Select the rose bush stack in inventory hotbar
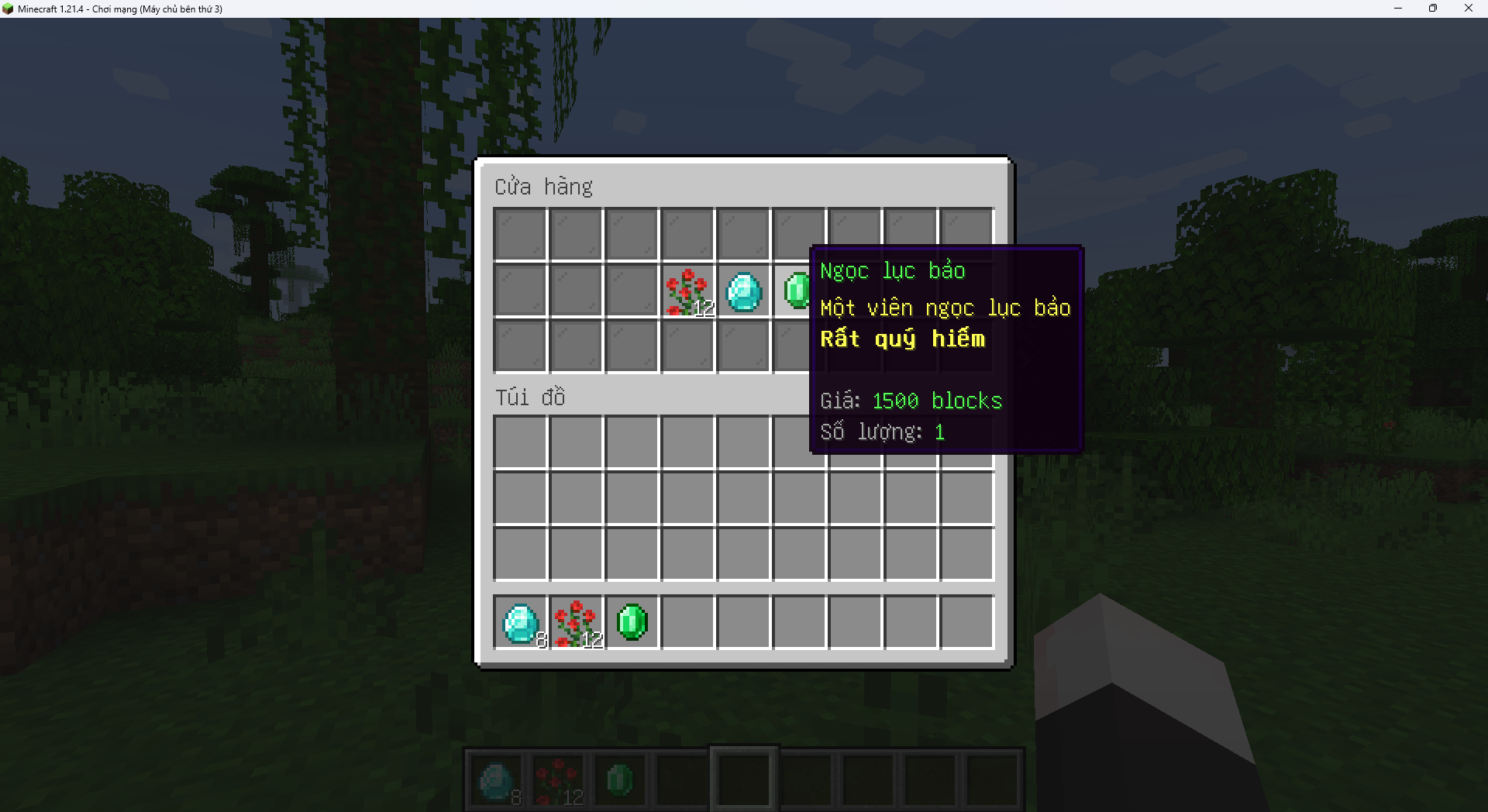The width and height of the screenshot is (1488, 812). pos(577,623)
